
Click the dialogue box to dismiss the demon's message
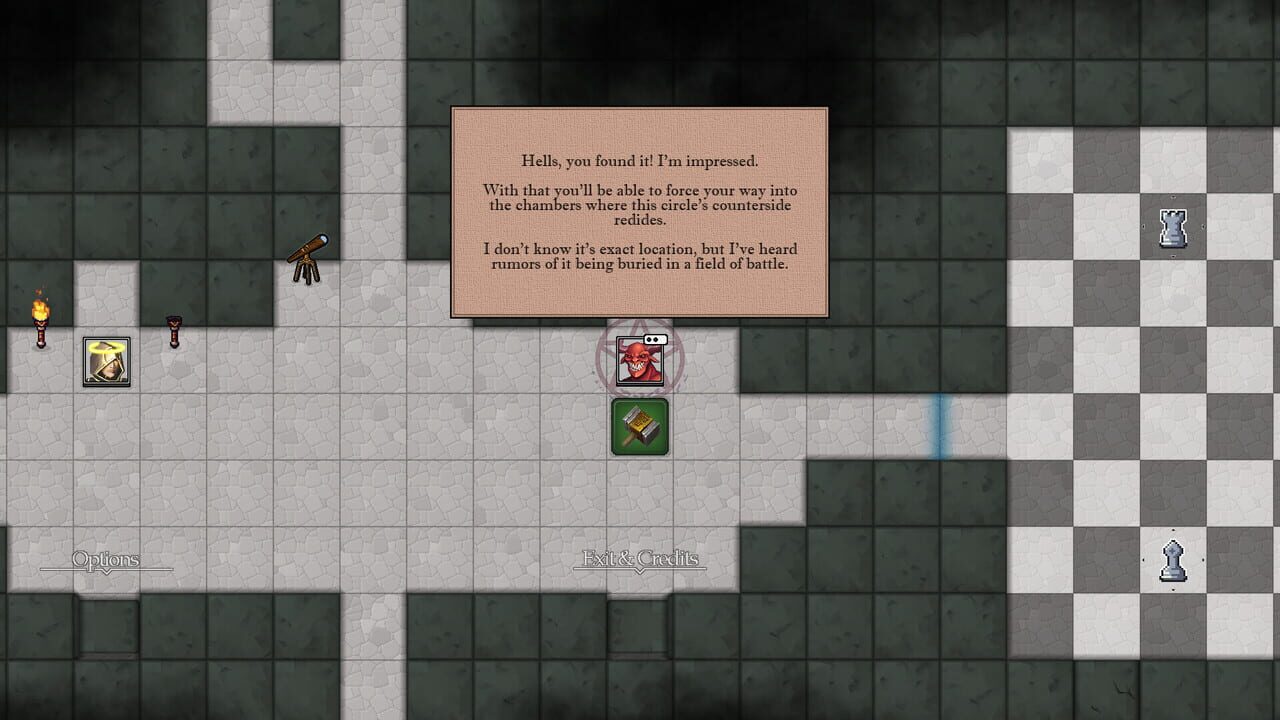tap(640, 212)
